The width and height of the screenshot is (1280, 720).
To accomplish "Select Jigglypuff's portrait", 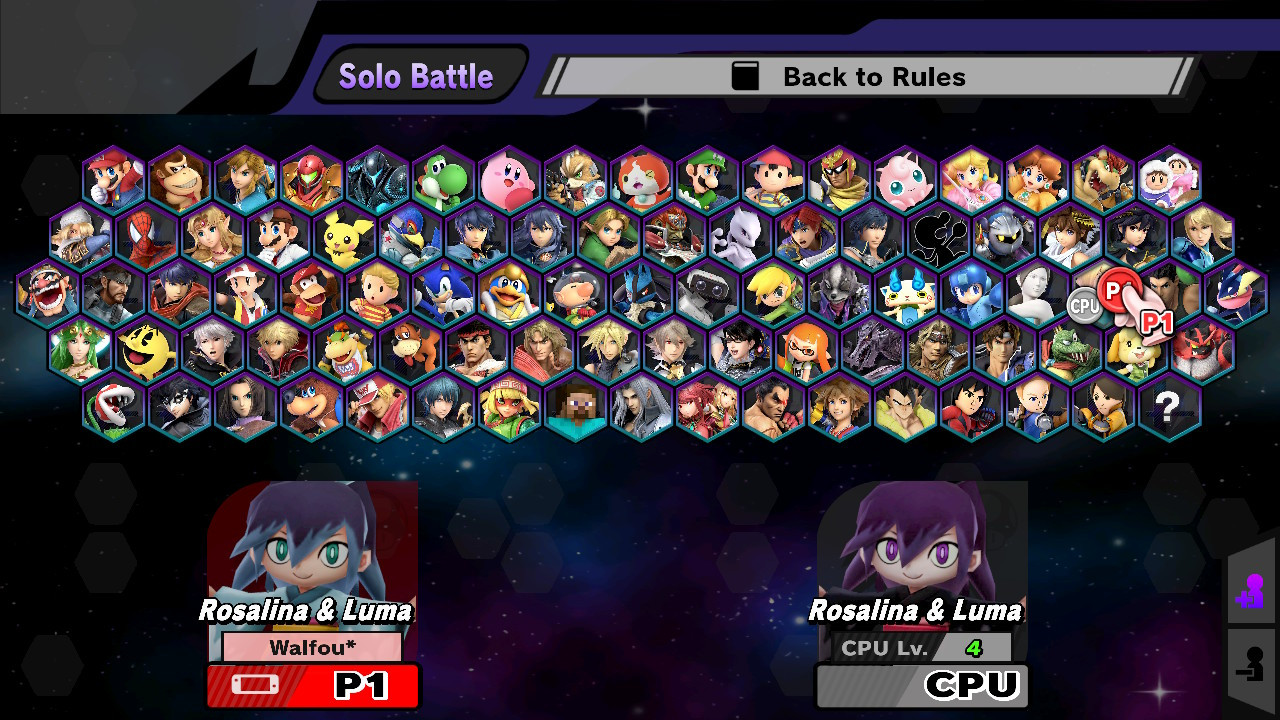I will 906,178.
